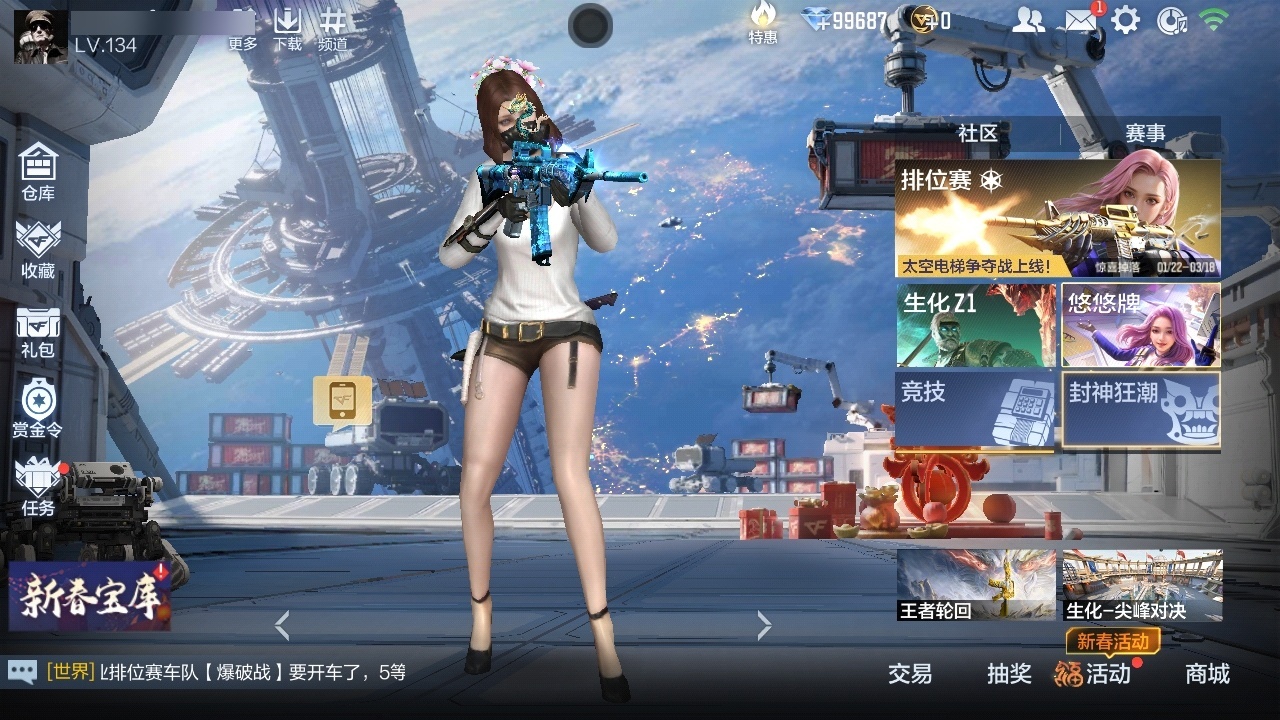Open the 任务 missions menu
The image size is (1280, 720).
coord(38,486)
